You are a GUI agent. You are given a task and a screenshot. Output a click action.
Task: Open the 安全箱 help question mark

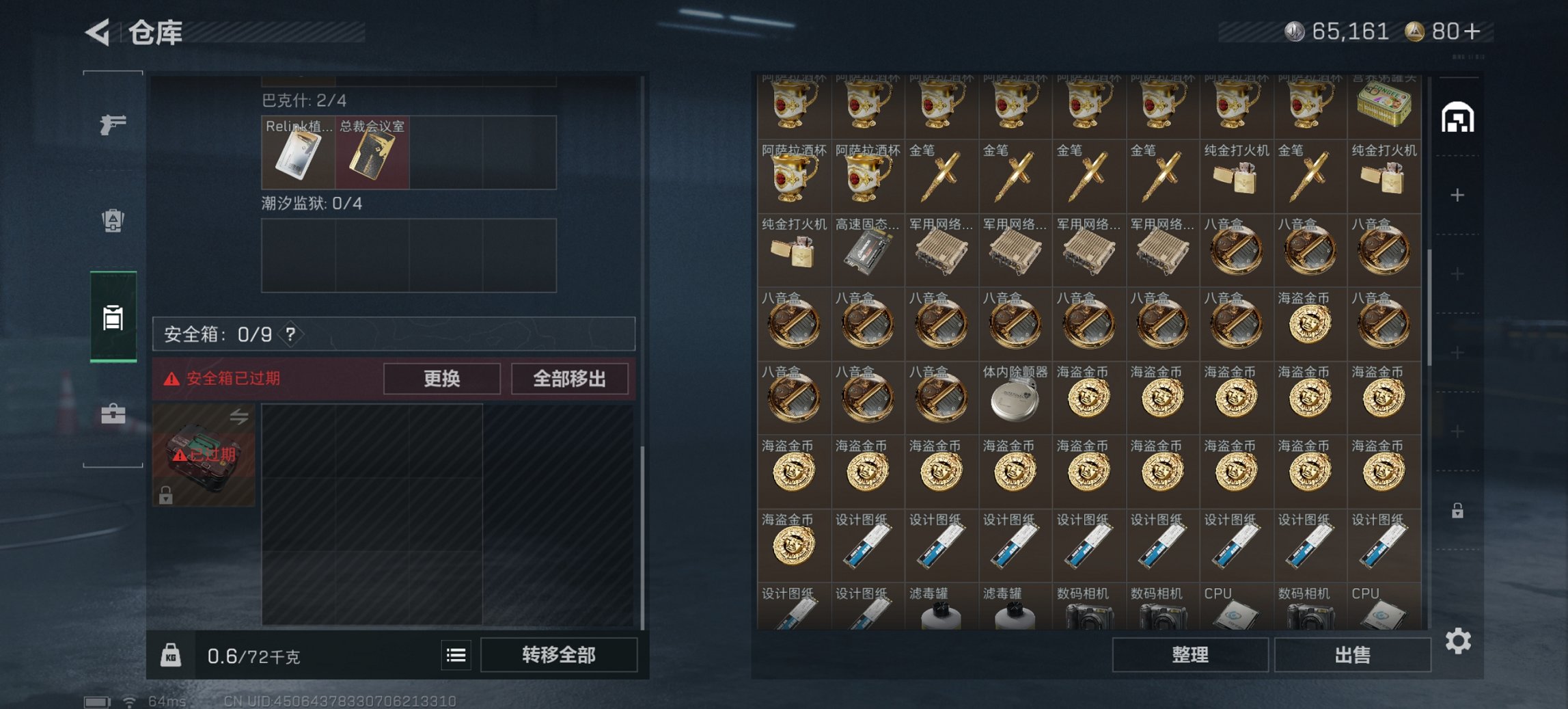[290, 336]
